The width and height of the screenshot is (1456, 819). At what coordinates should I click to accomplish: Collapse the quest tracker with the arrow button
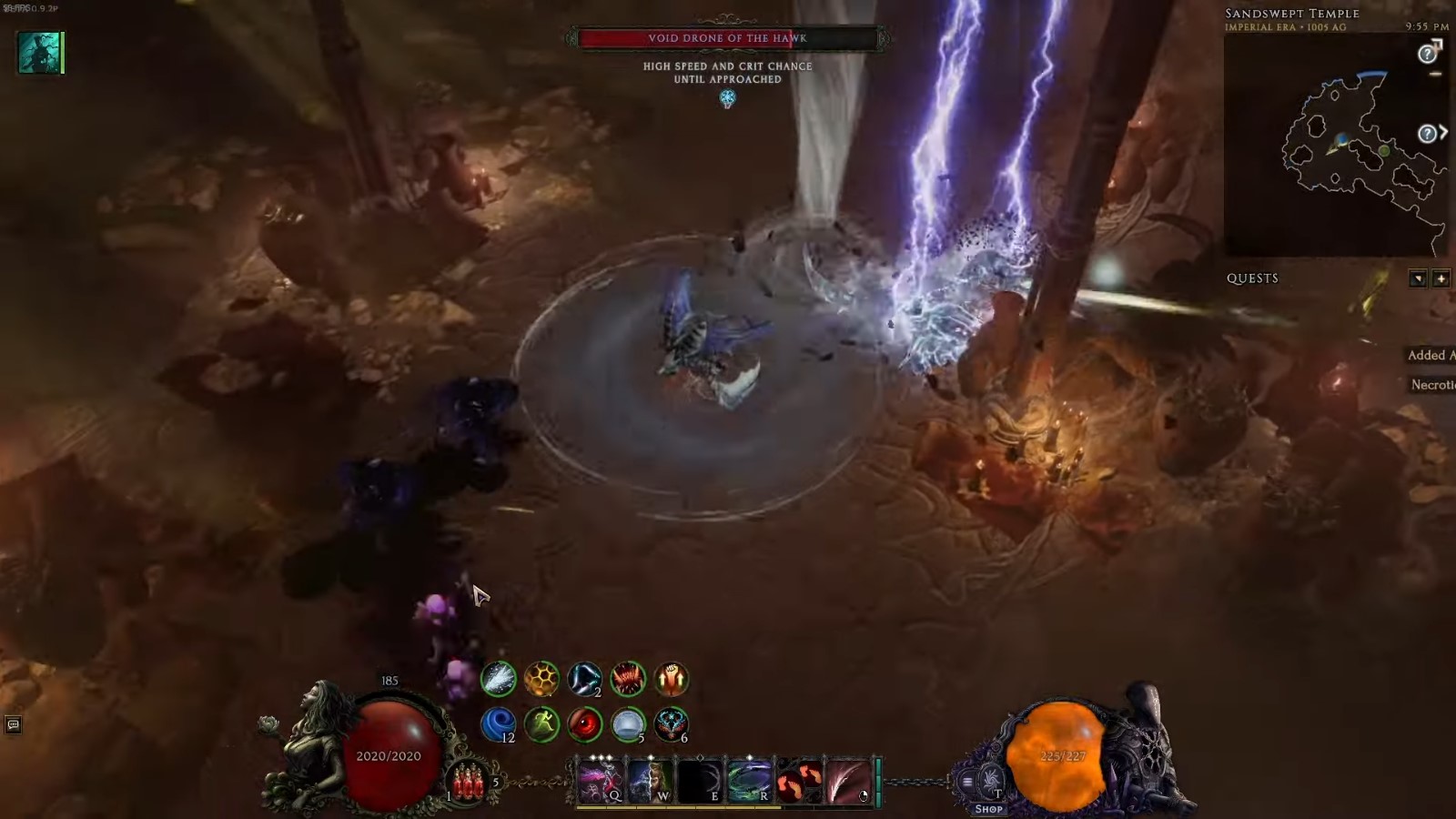pyautogui.click(x=1416, y=278)
